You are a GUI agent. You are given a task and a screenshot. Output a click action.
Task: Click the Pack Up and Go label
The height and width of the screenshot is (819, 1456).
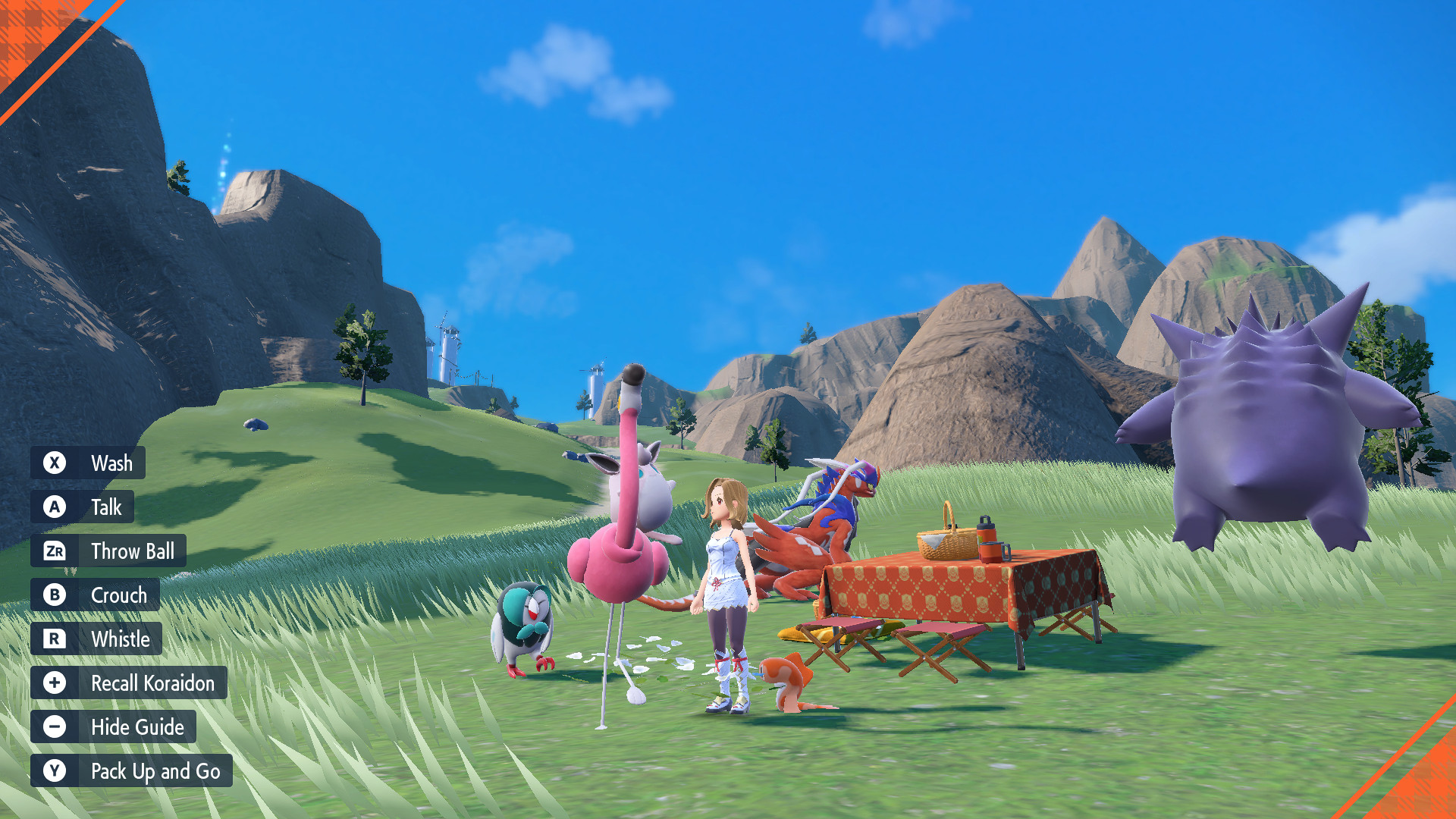coord(155,770)
